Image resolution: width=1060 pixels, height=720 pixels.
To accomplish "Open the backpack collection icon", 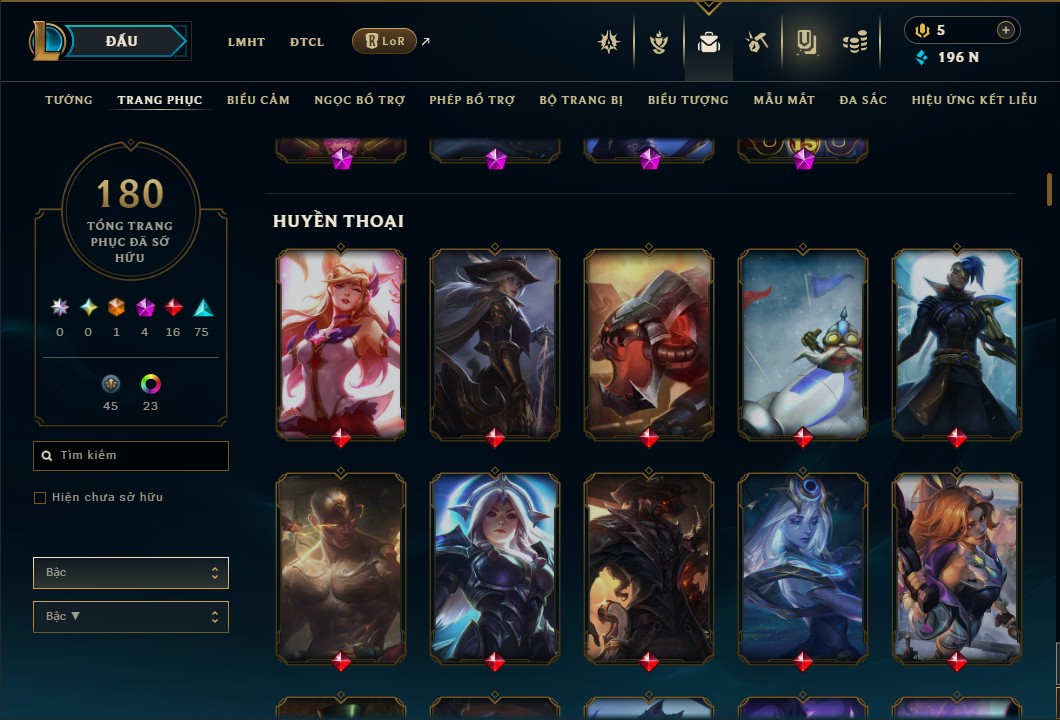I will (709, 42).
